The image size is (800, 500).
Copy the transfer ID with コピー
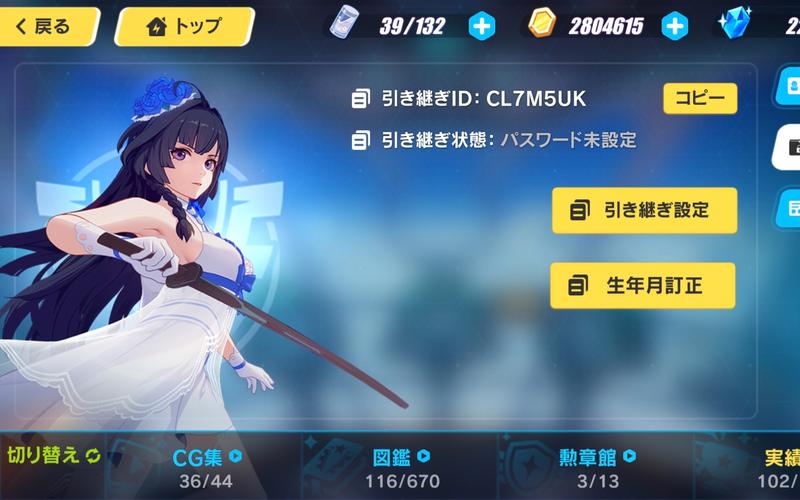[700, 98]
